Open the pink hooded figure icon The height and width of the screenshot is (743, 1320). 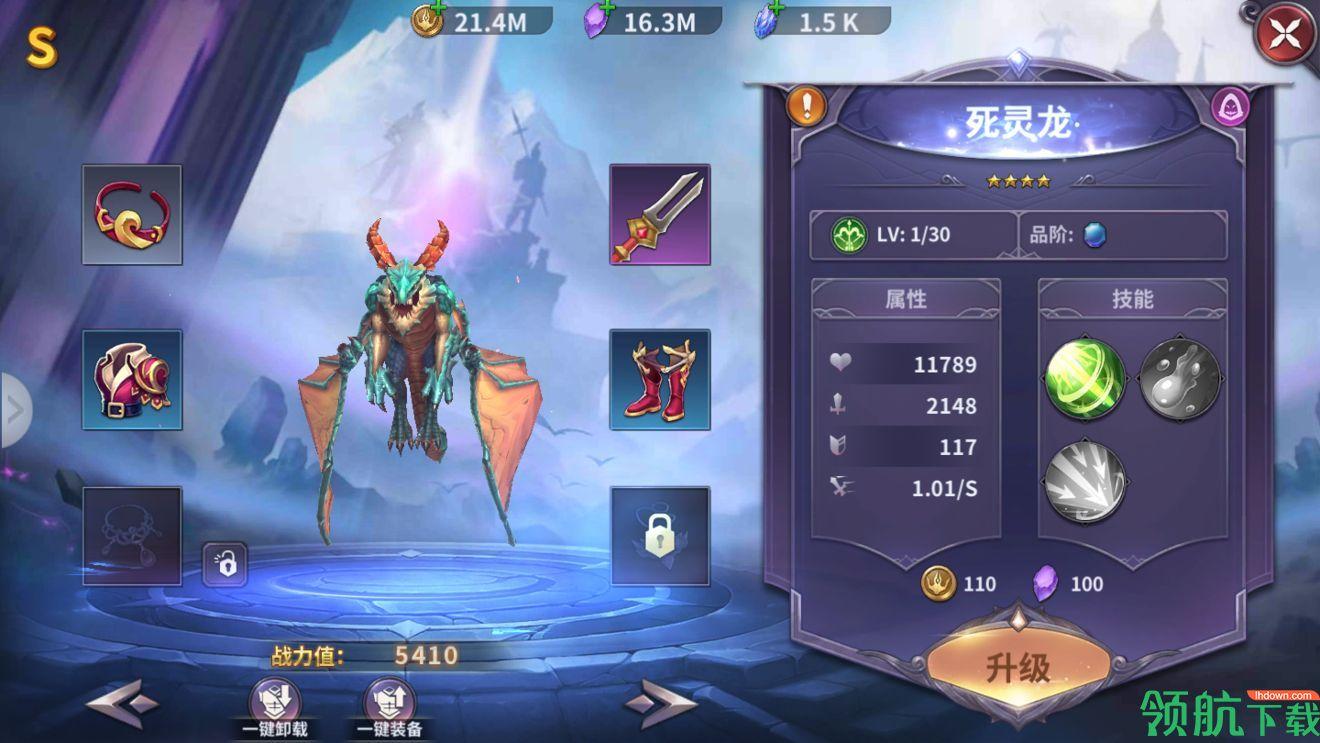coord(1229,107)
